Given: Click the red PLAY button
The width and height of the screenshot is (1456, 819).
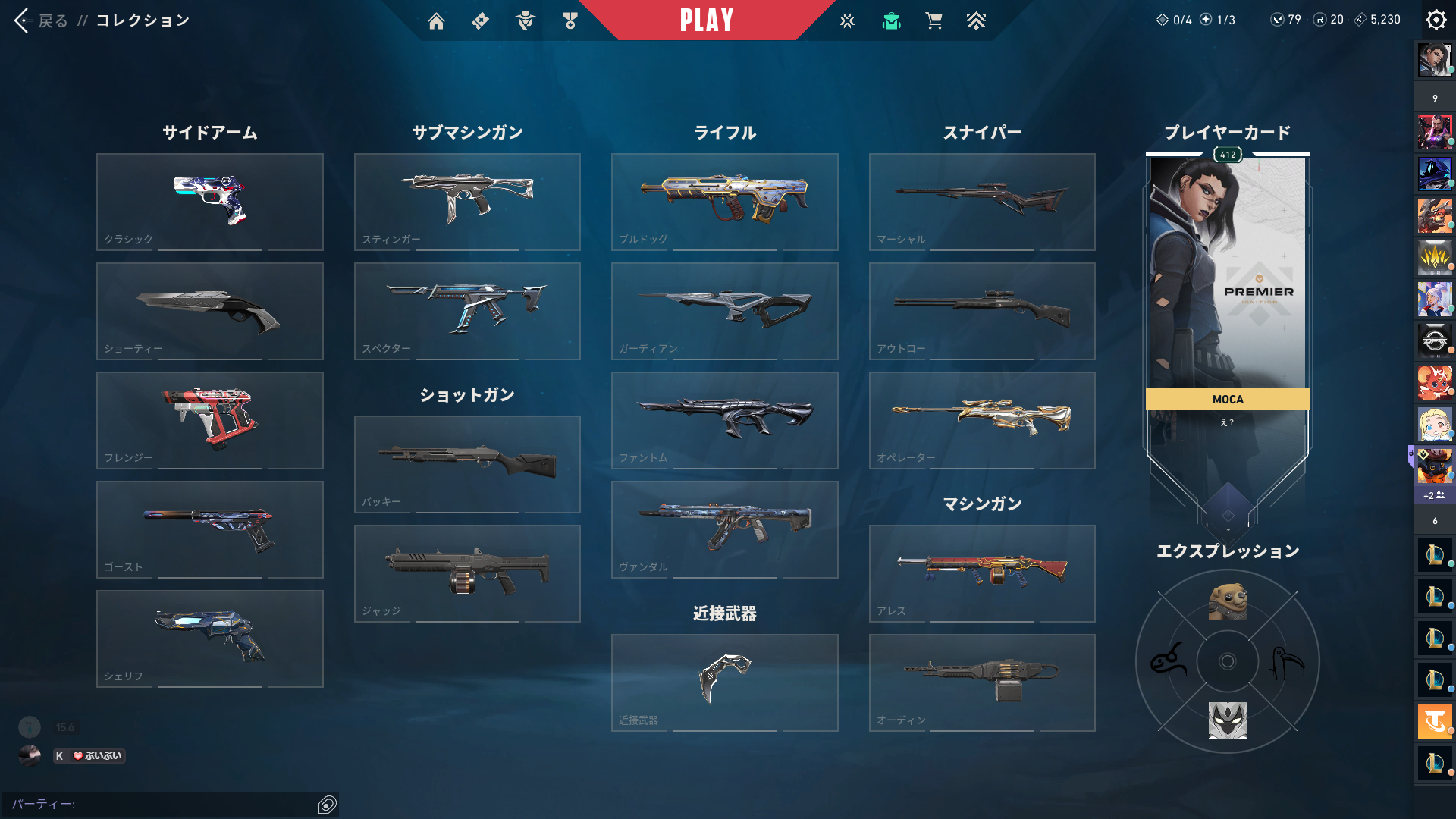Looking at the screenshot, I should (x=706, y=20).
